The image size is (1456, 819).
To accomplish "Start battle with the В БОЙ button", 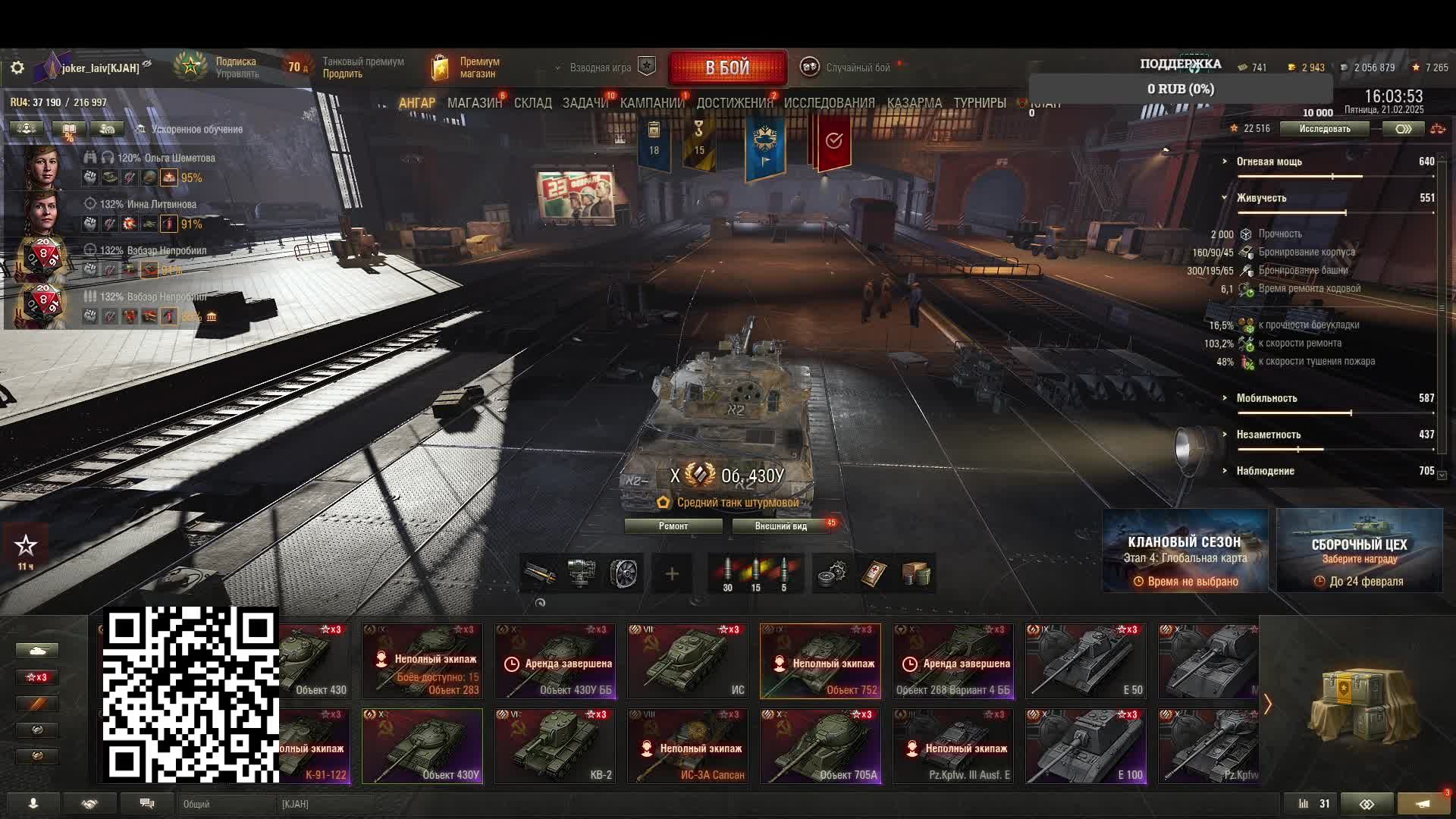I will (727, 68).
